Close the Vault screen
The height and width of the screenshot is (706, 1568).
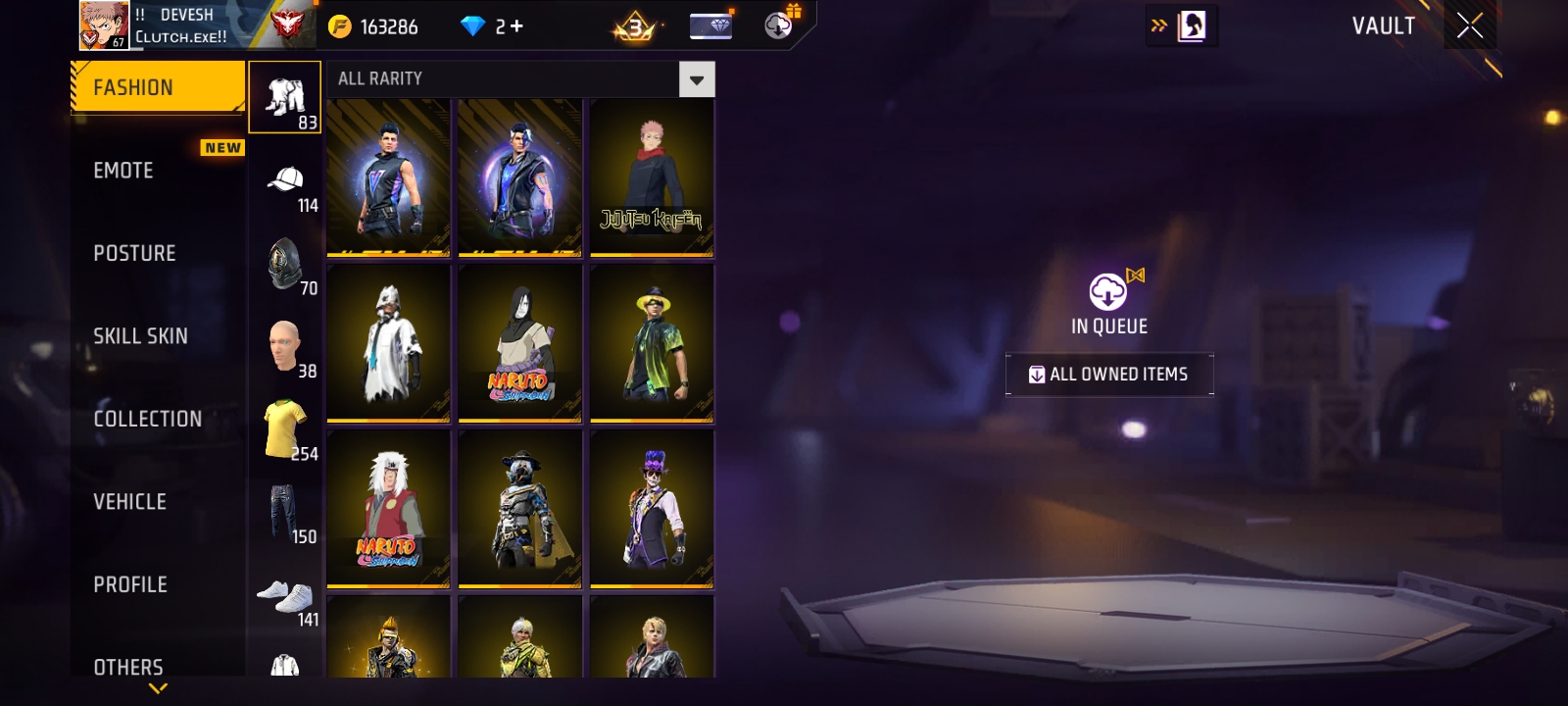click(x=1469, y=25)
